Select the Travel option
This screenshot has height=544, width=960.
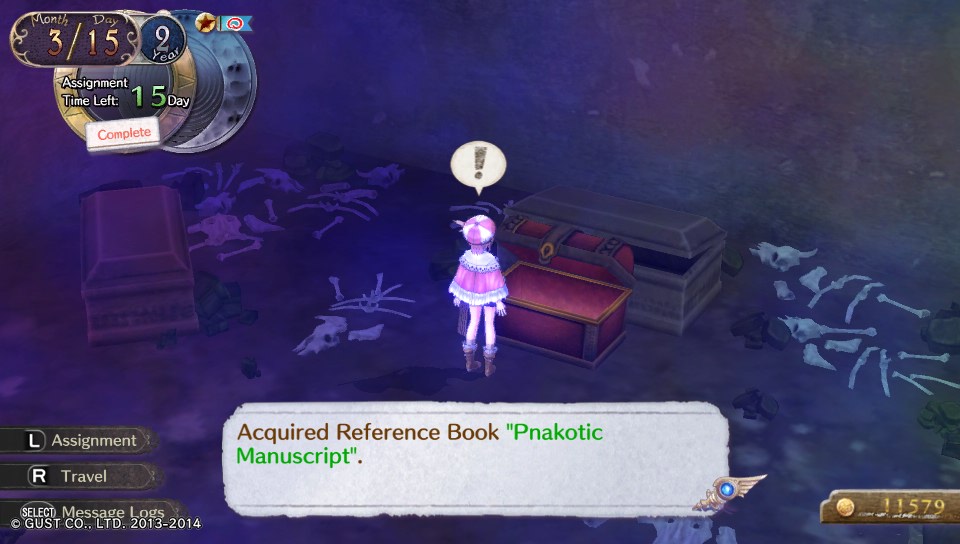pos(82,476)
